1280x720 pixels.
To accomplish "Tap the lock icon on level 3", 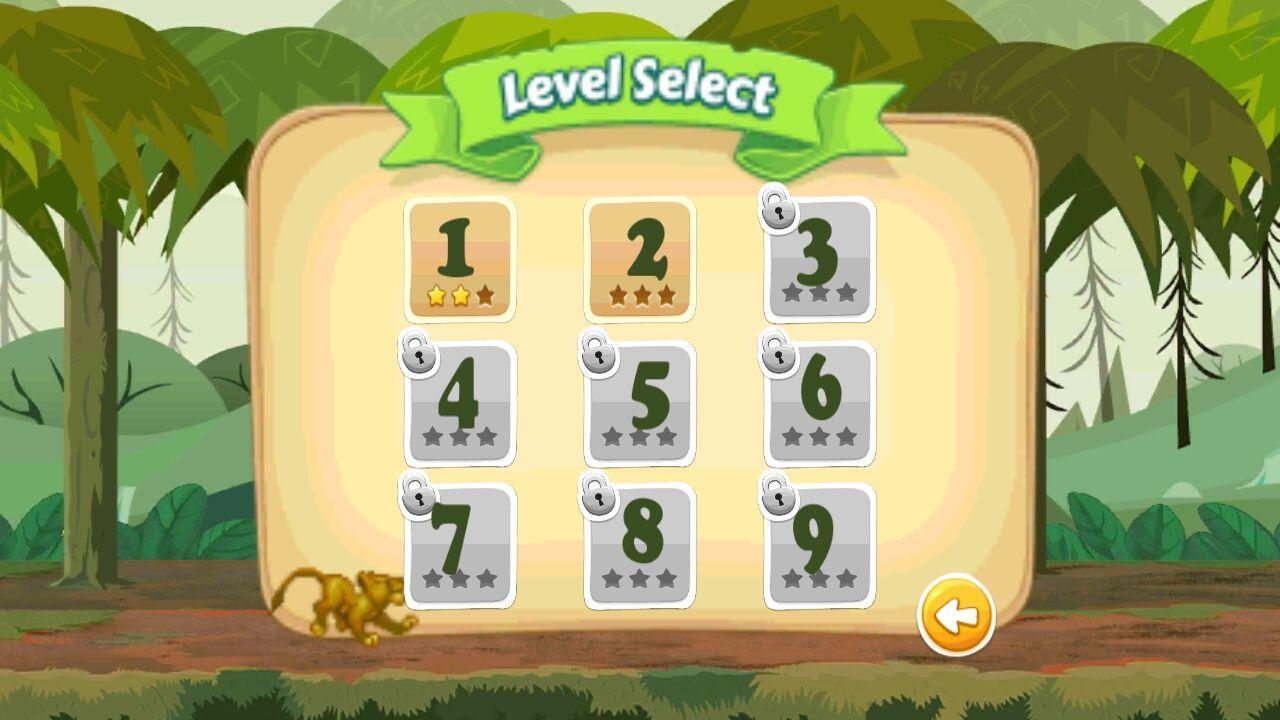I will [777, 212].
